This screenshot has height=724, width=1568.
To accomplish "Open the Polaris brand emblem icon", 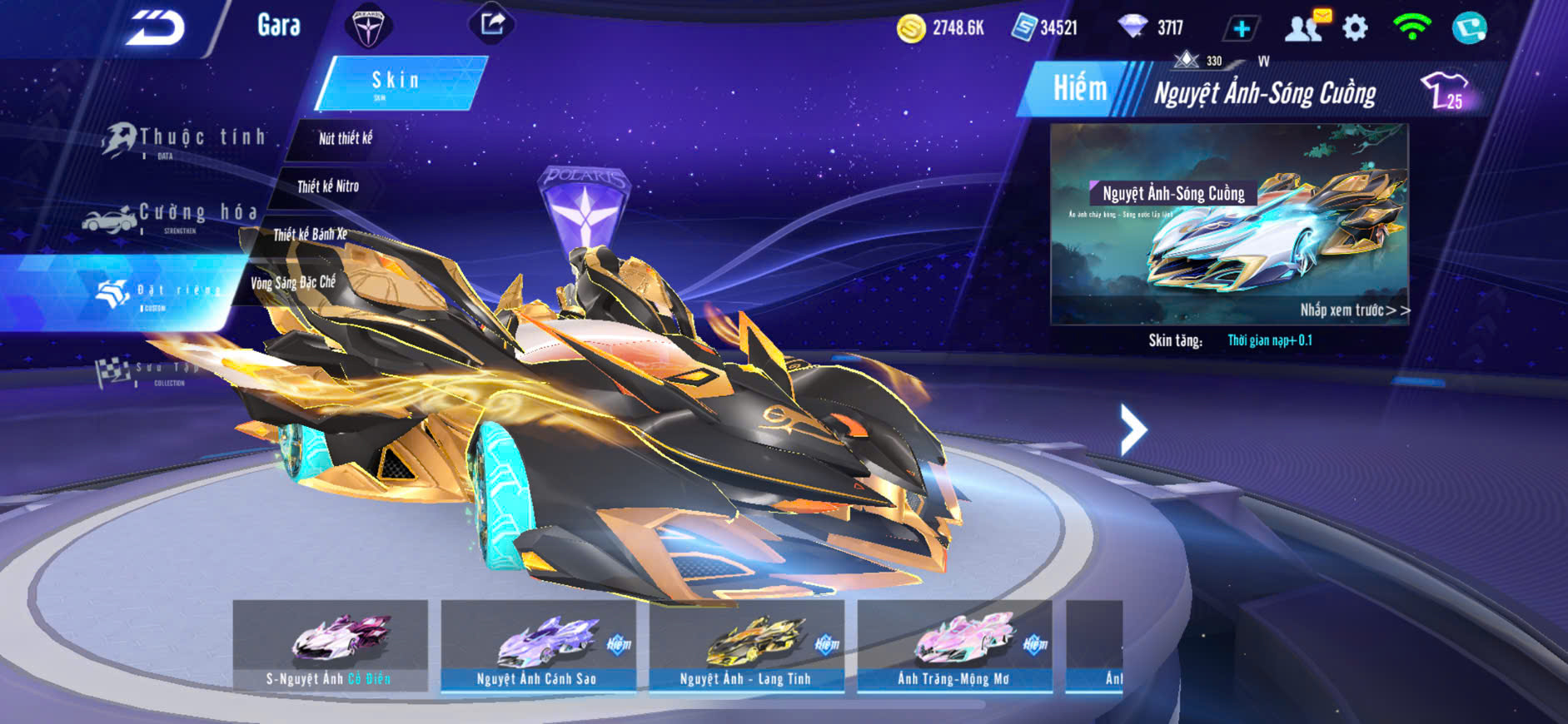I will pyautogui.click(x=367, y=27).
